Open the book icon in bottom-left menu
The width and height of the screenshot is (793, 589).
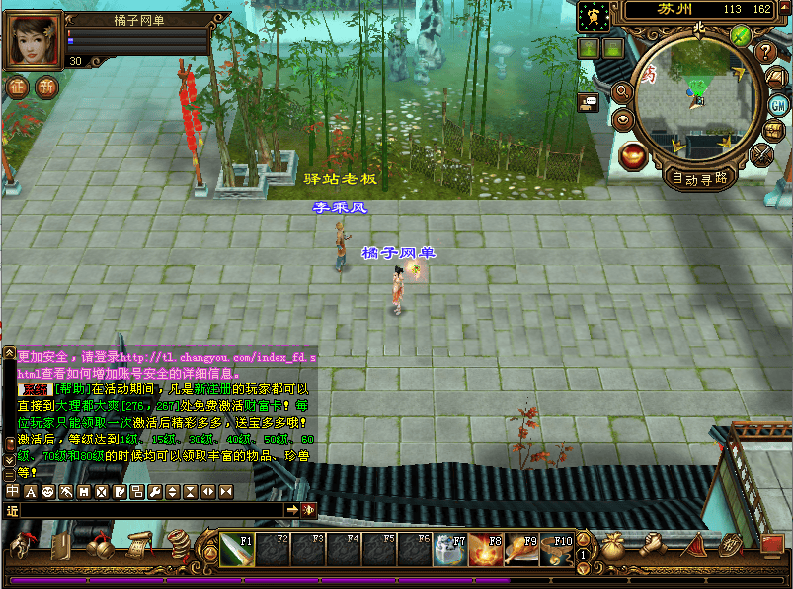[x=61, y=547]
